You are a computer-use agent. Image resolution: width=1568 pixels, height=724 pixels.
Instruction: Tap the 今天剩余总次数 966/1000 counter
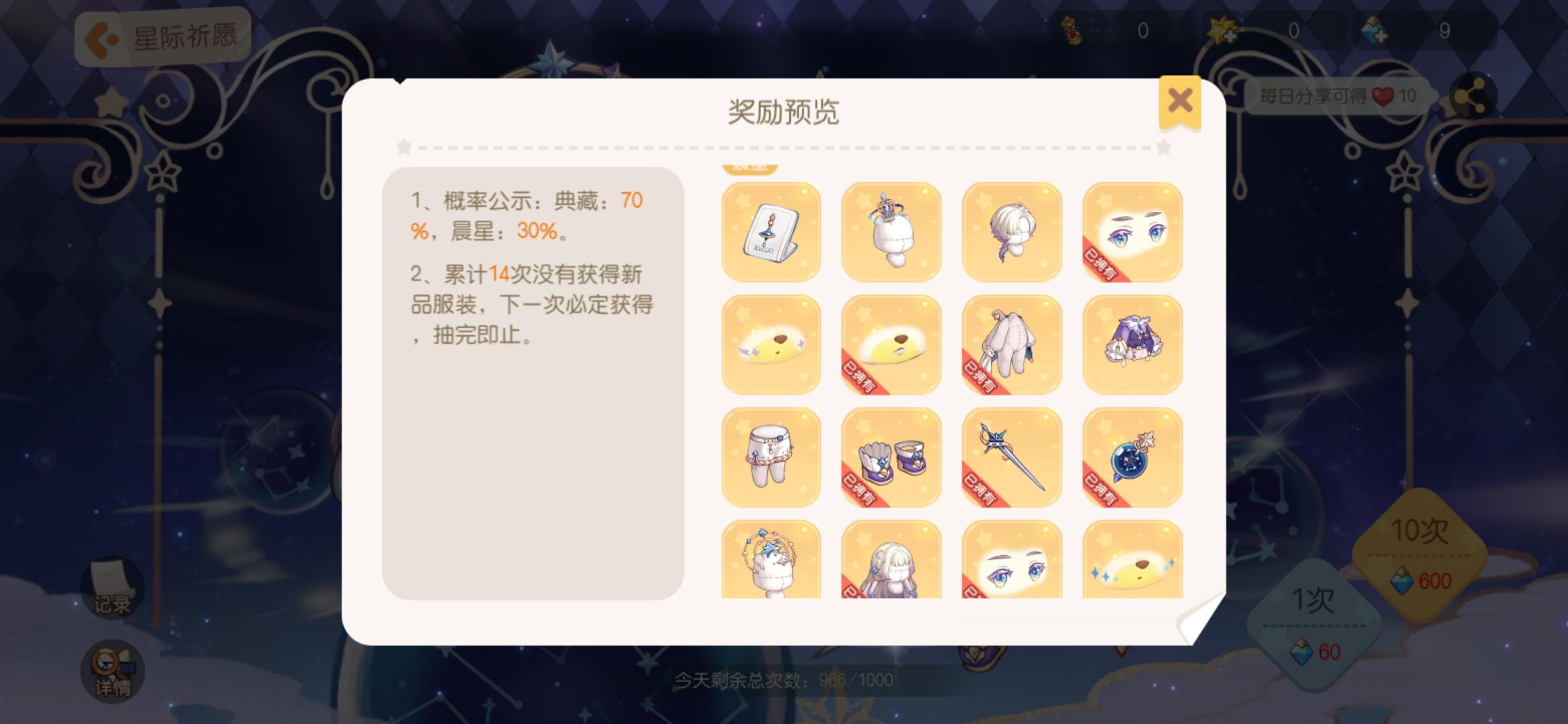784,680
